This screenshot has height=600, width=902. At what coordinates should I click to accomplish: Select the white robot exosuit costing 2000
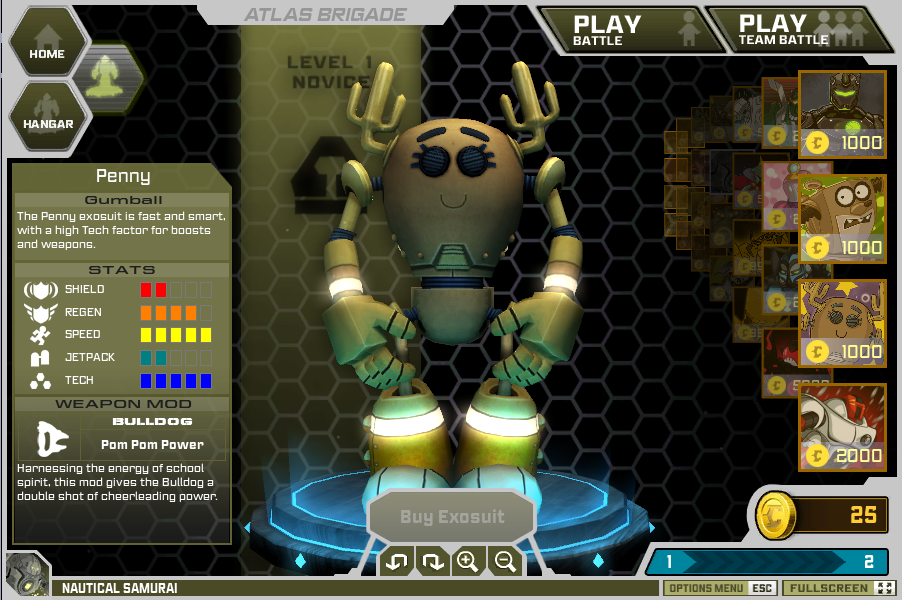coord(842,427)
